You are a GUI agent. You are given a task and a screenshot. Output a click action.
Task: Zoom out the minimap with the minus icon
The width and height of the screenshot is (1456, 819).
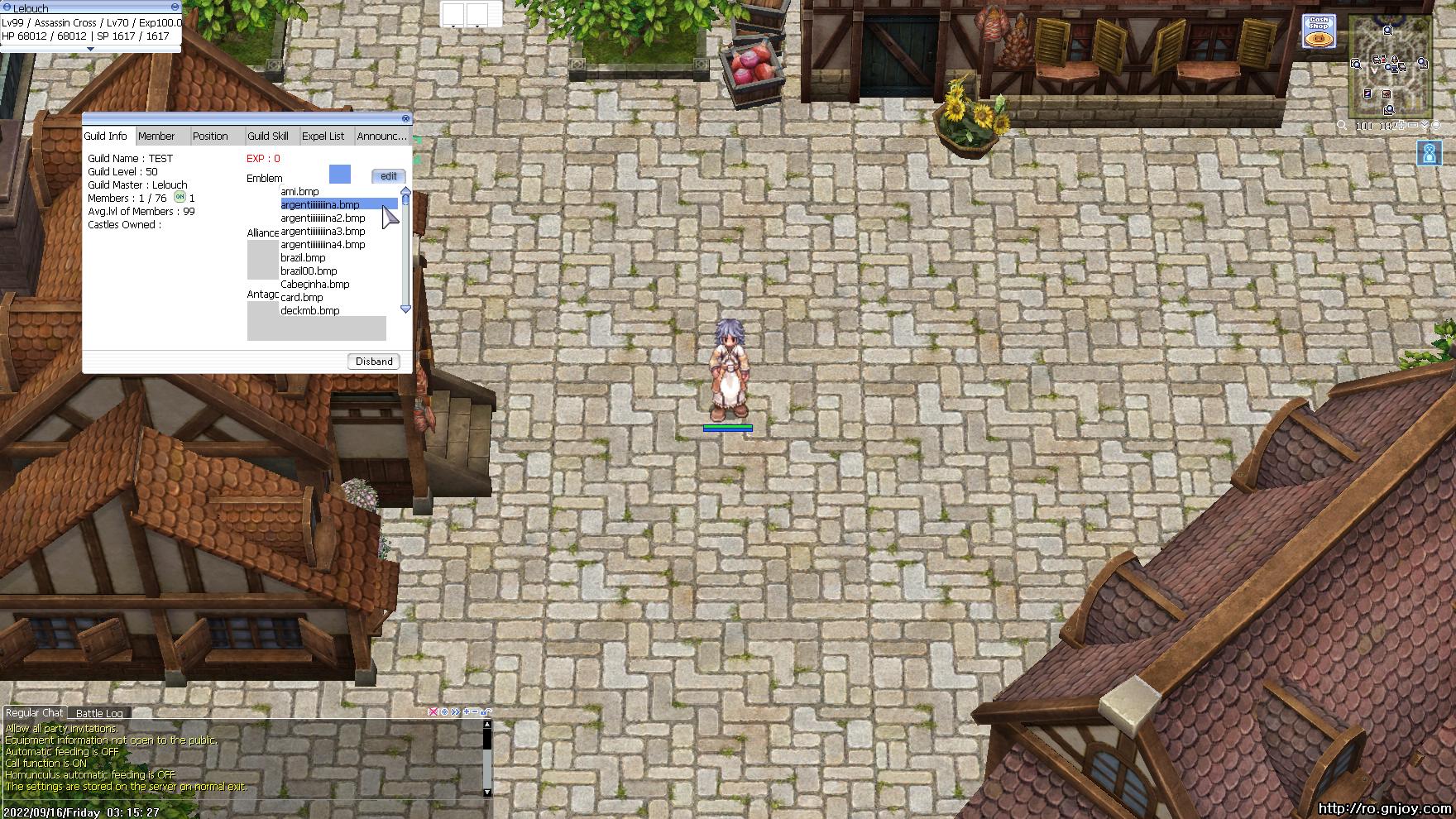1412,125
